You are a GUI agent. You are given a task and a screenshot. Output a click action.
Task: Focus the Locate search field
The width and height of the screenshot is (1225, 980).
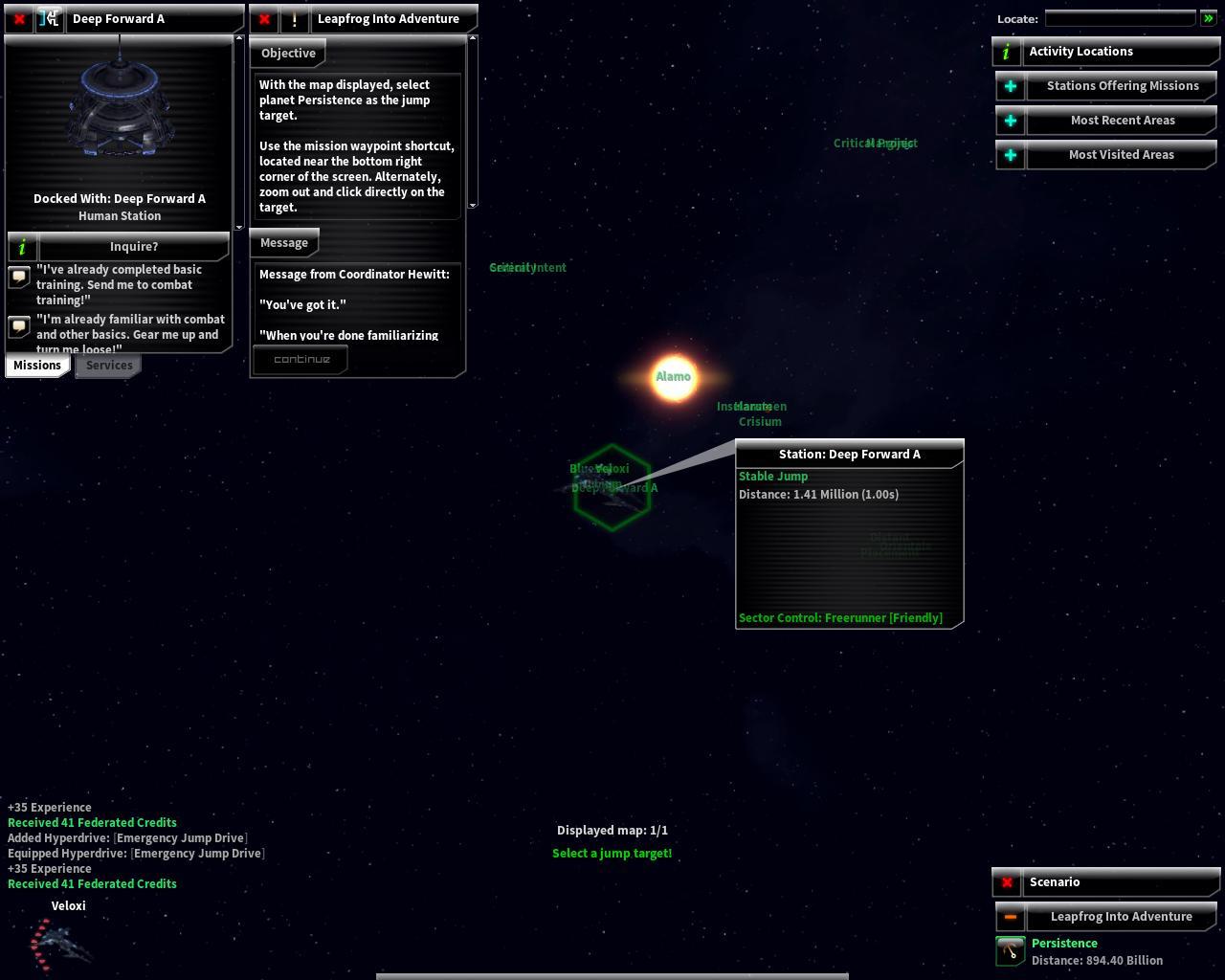pos(1120,18)
